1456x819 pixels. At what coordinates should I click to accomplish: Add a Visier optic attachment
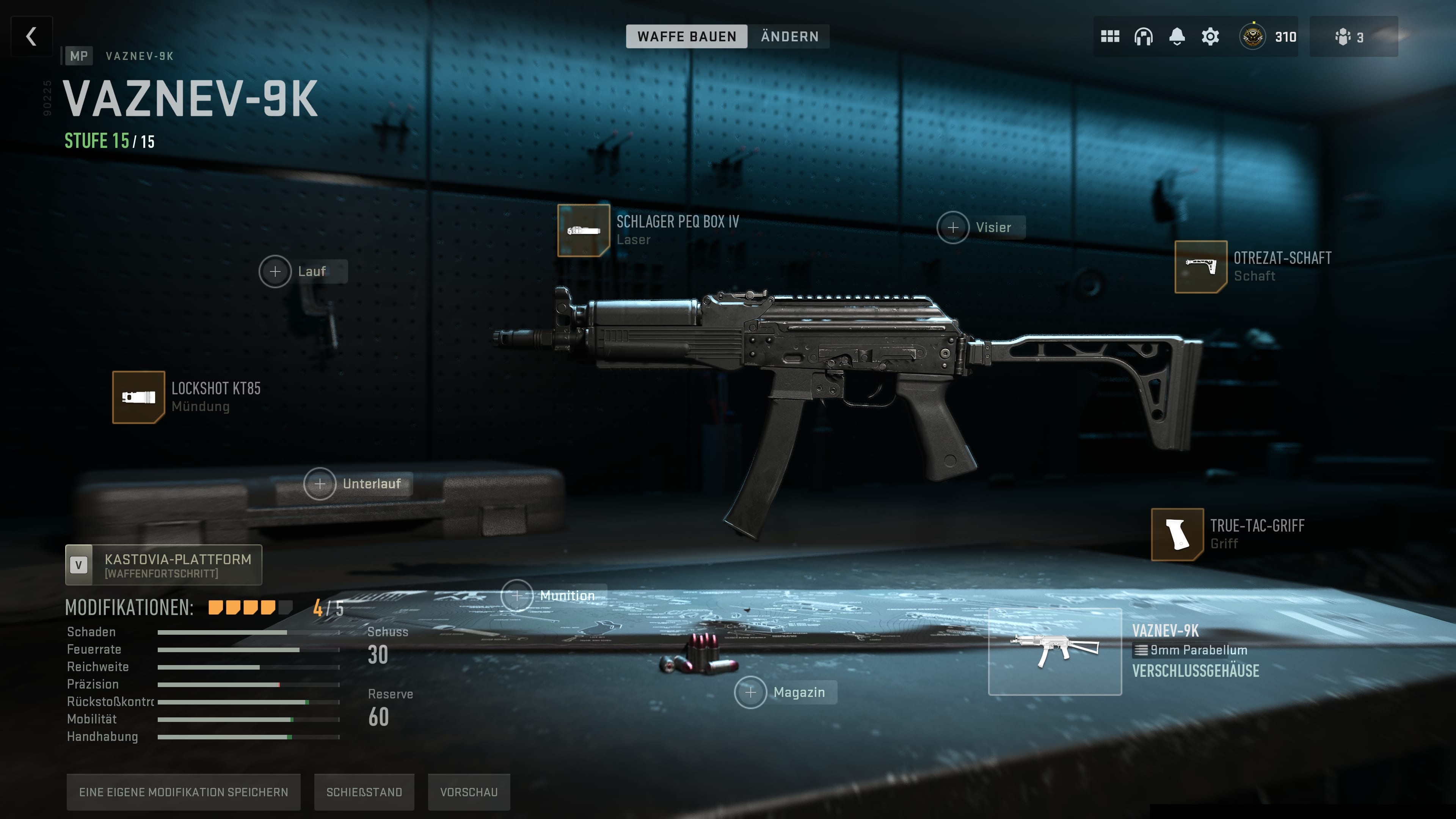pyautogui.click(x=953, y=227)
